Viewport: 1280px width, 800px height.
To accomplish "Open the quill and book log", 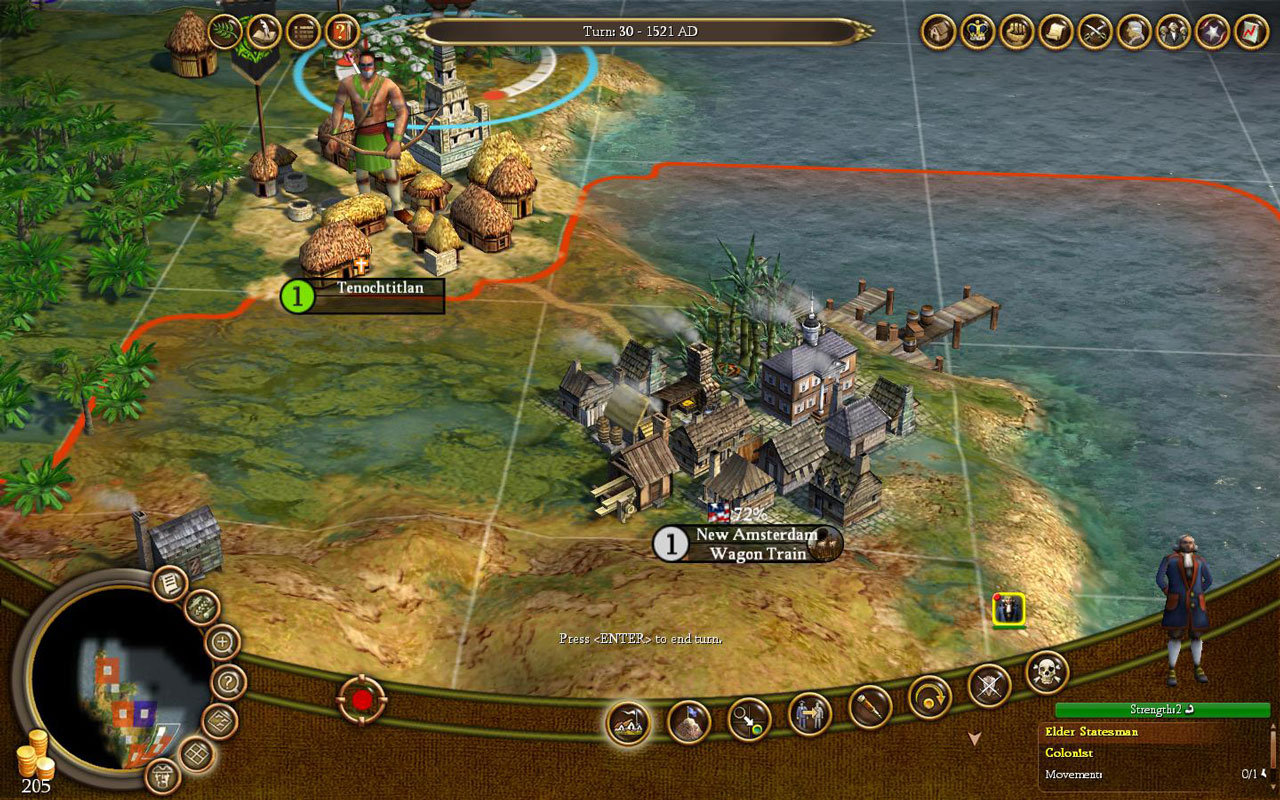I will click(x=263, y=31).
